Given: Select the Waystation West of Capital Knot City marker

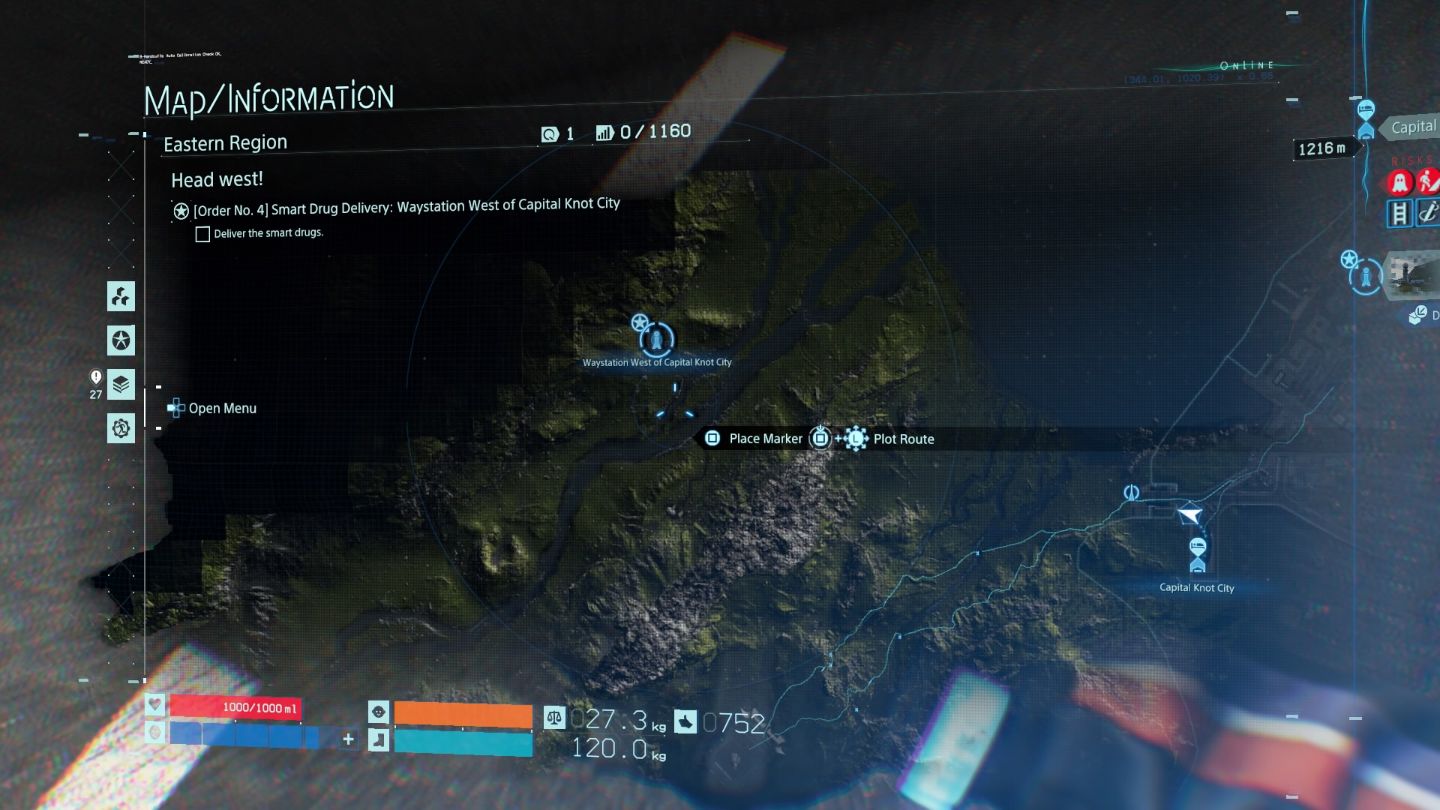Looking at the screenshot, I should pos(656,340).
